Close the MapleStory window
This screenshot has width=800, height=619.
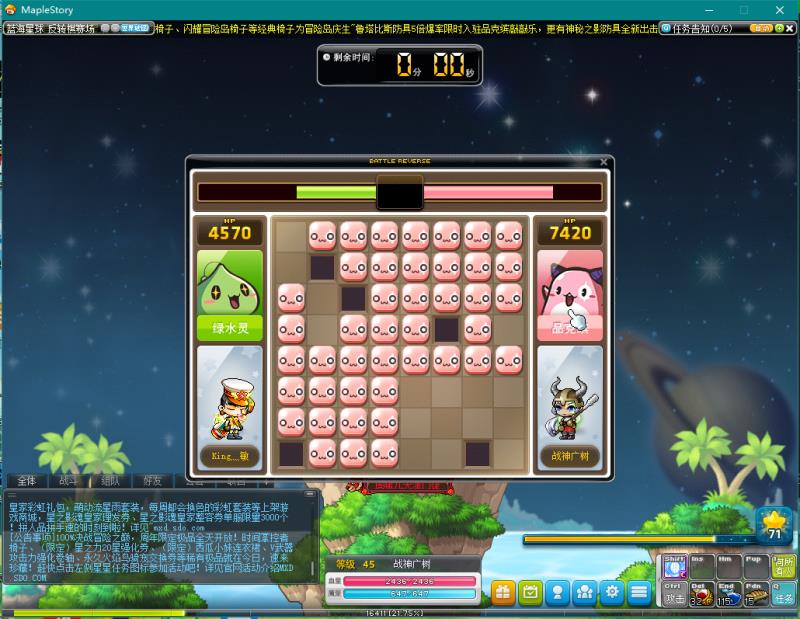pyautogui.click(x=776, y=10)
